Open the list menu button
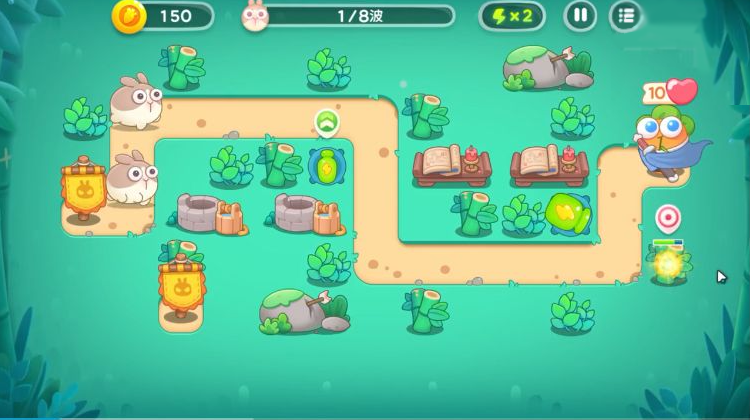The width and height of the screenshot is (750, 420). [x=626, y=16]
